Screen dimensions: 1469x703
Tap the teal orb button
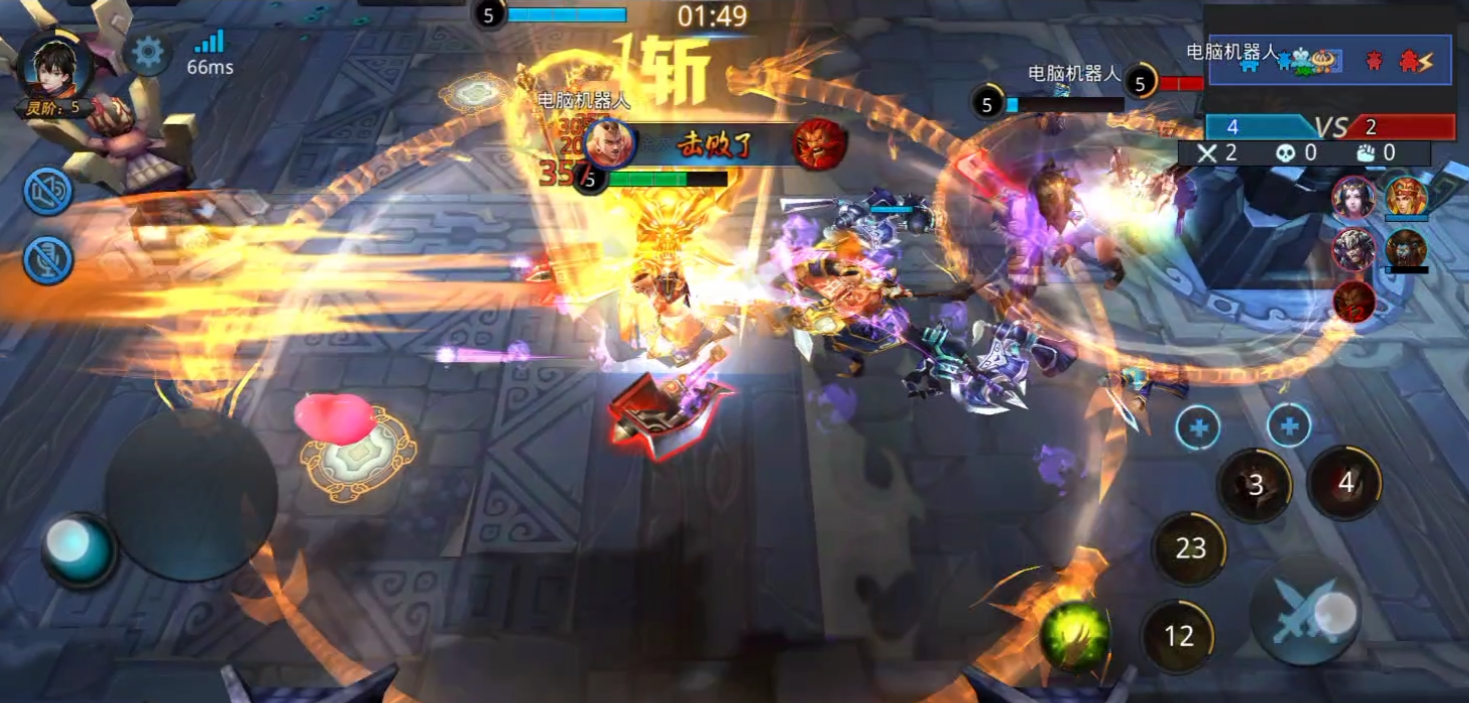coord(80,550)
